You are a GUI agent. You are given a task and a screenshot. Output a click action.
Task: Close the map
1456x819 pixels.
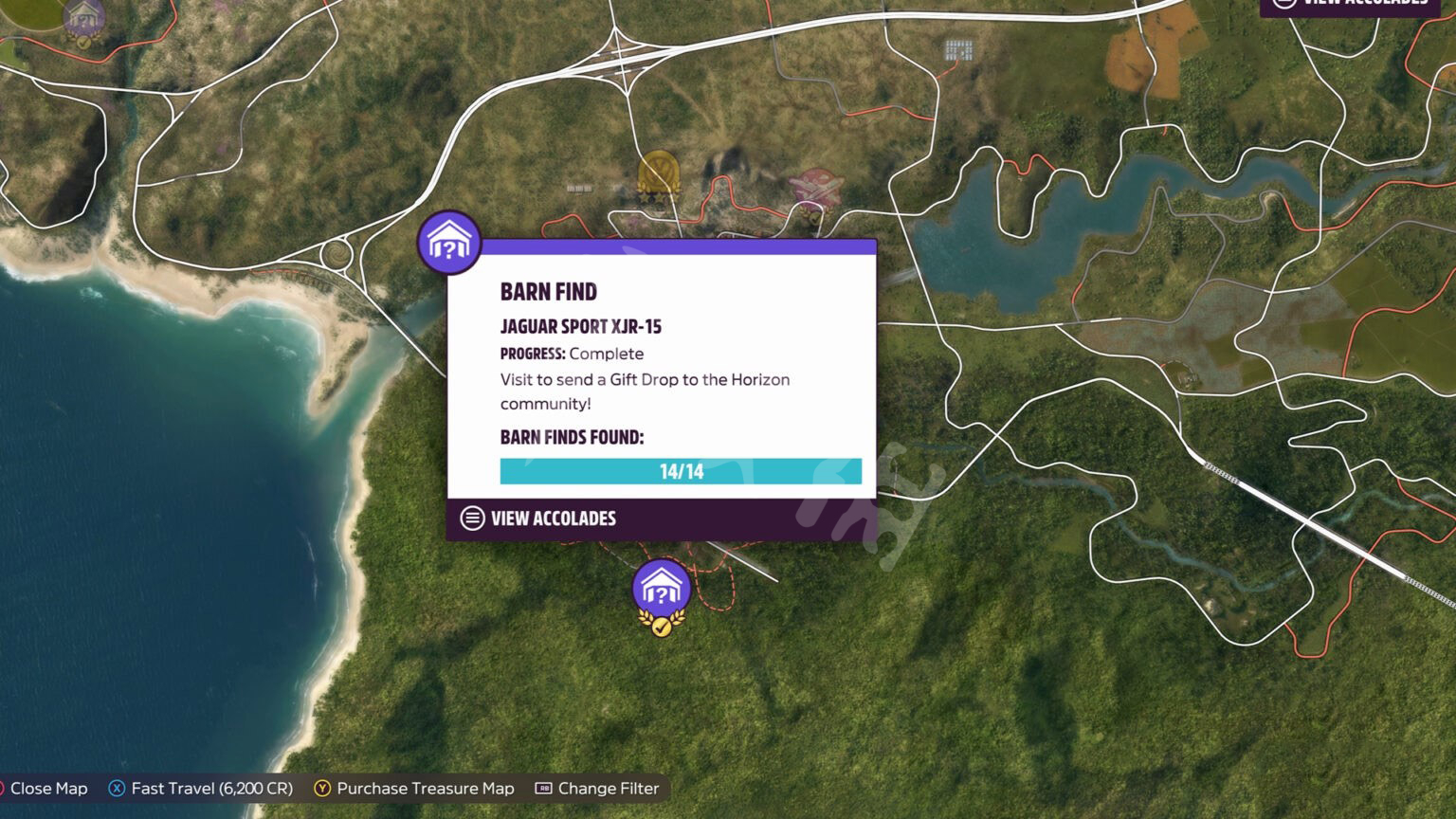tap(45, 789)
